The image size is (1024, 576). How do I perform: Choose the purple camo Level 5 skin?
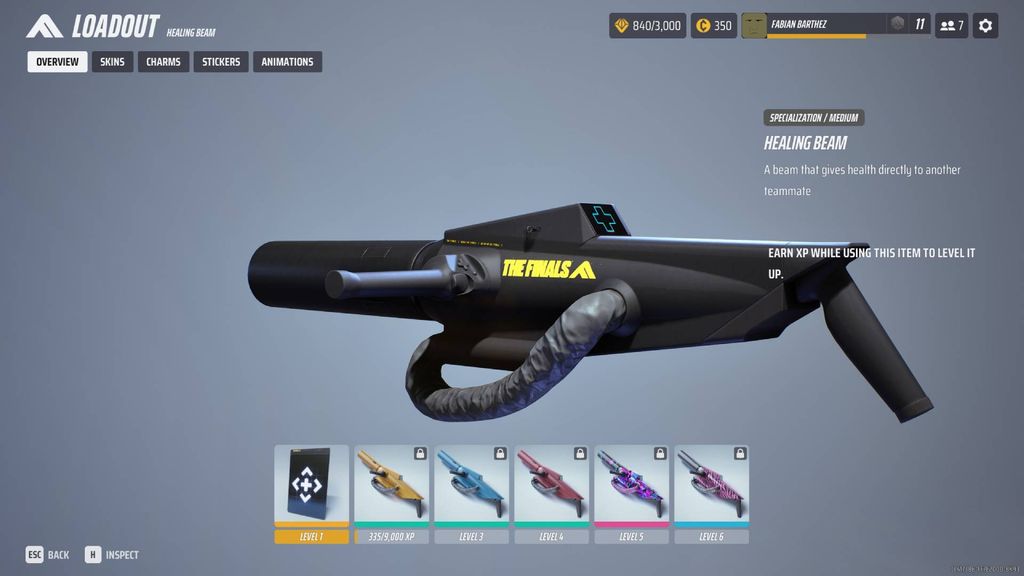[x=631, y=487]
